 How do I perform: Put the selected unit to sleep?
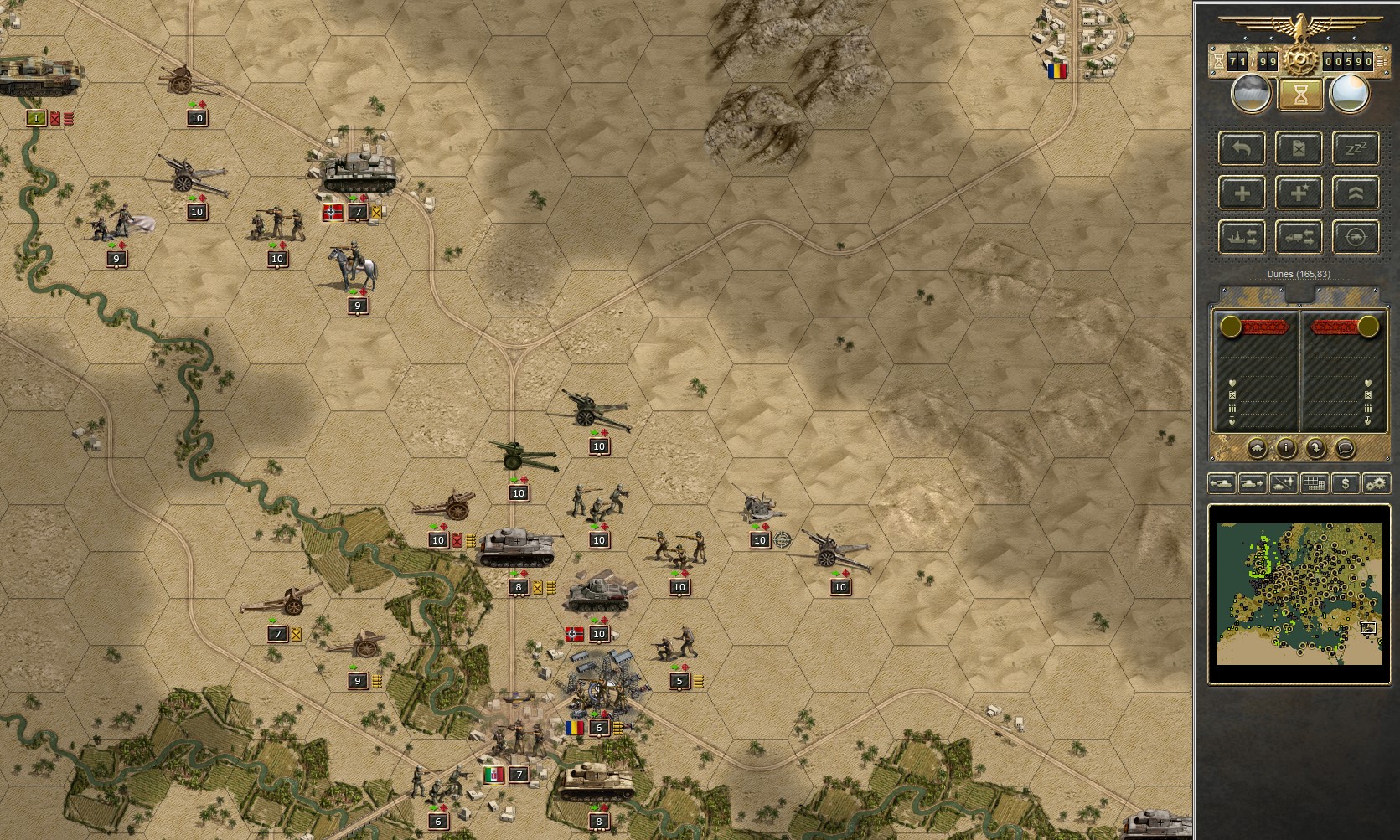coord(1356,148)
